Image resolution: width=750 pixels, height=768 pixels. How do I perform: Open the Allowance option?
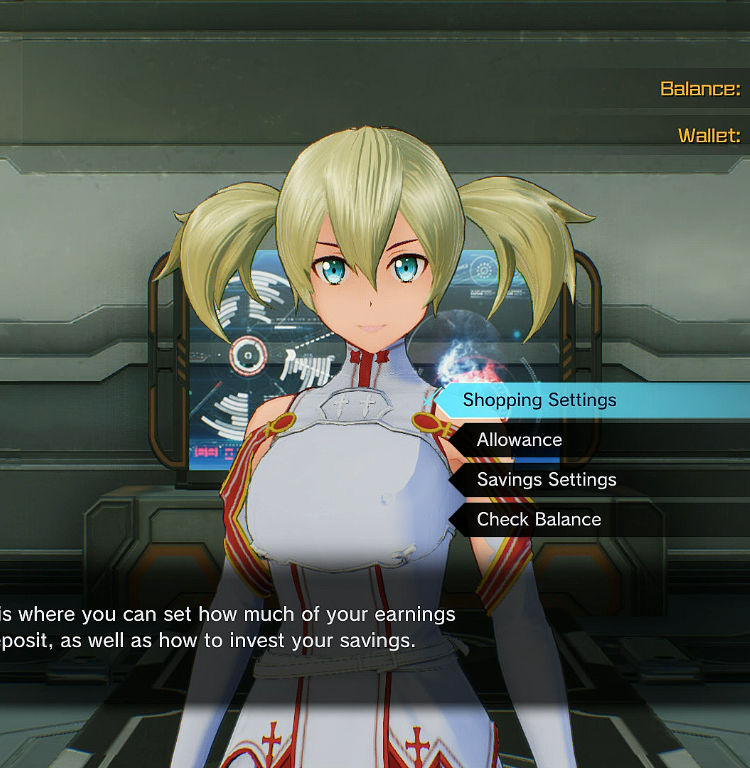click(520, 440)
